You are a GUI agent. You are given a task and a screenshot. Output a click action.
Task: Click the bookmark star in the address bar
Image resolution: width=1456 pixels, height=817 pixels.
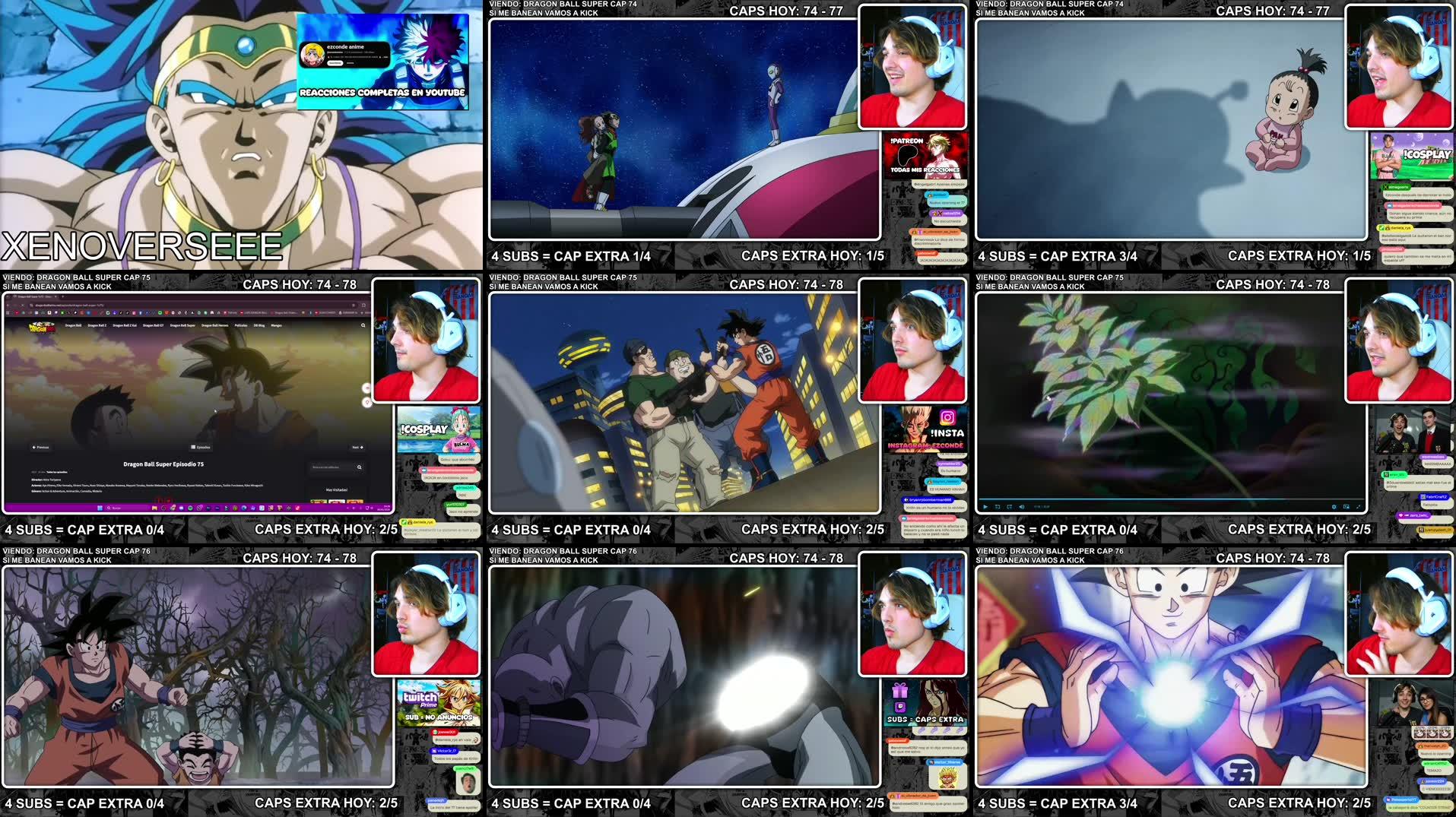click(x=353, y=306)
